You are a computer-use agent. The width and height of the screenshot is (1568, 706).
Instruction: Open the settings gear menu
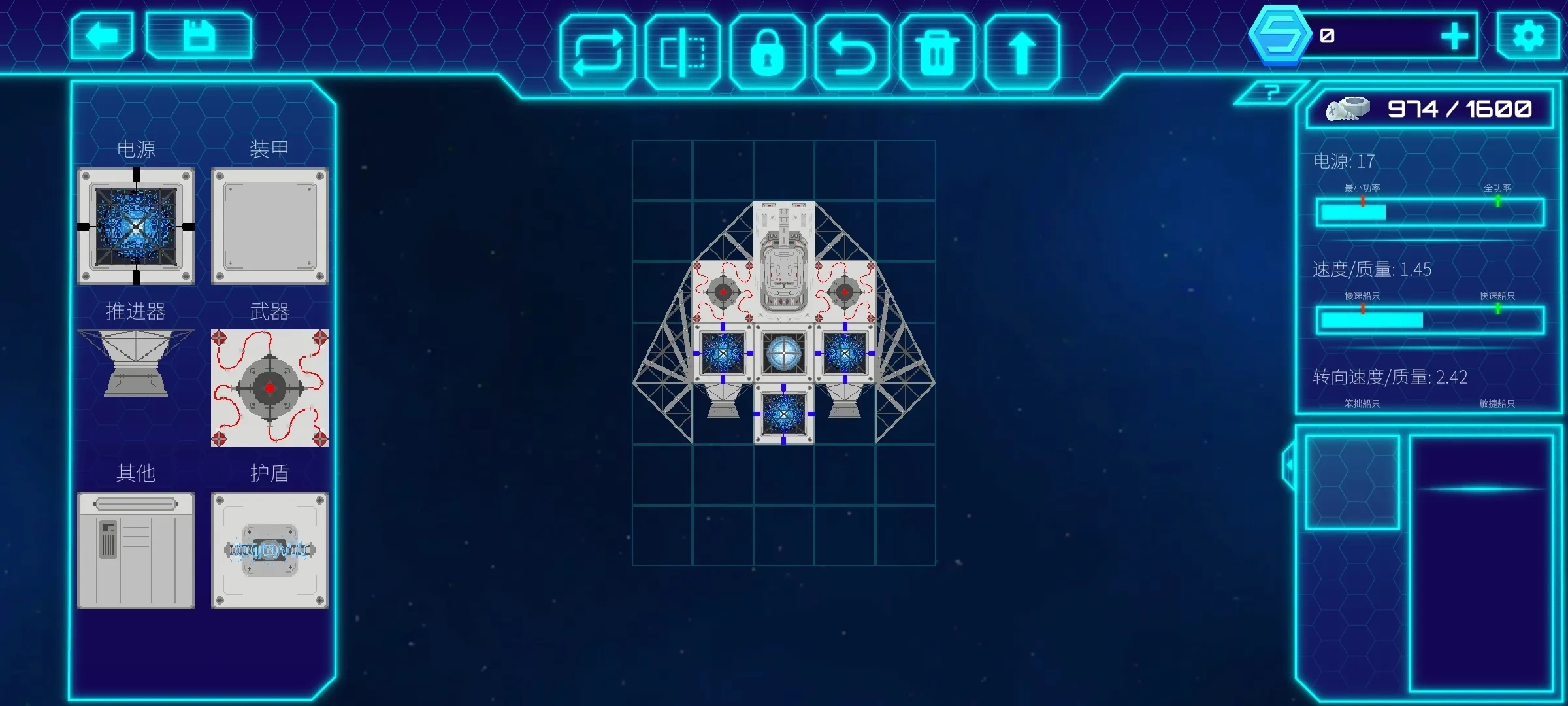tap(1527, 37)
